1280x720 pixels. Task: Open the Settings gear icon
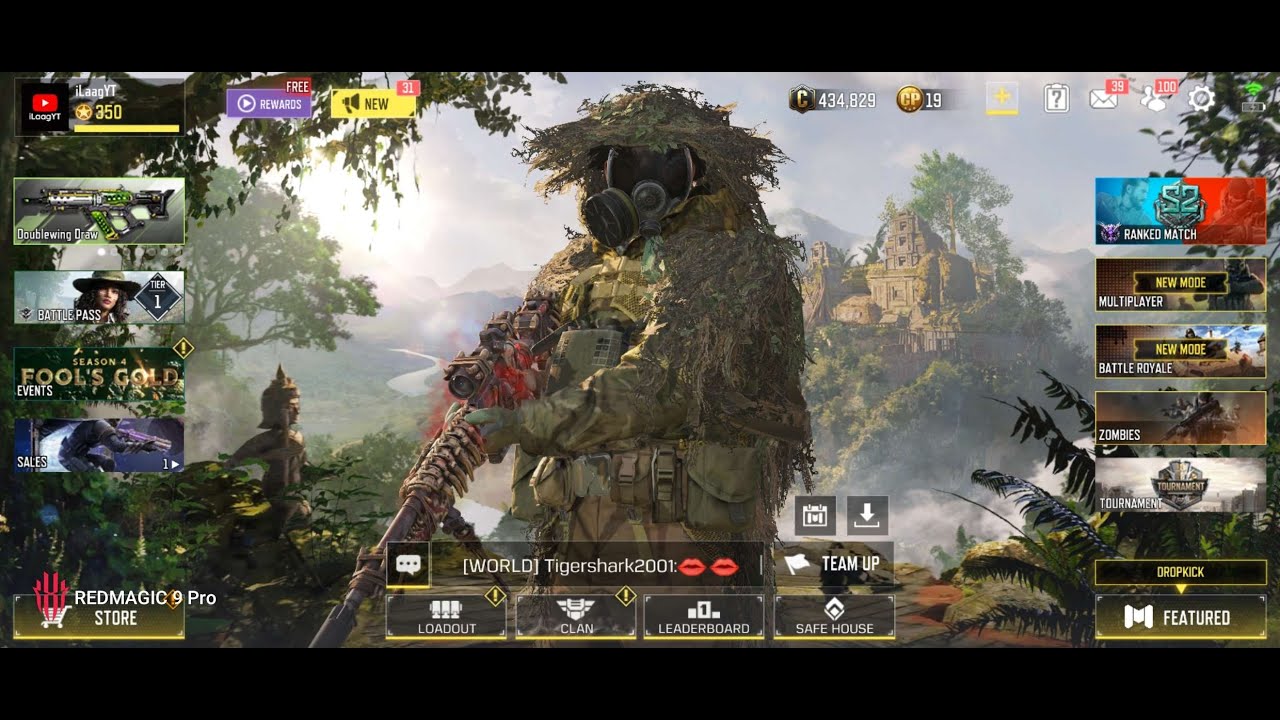coord(1201,99)
